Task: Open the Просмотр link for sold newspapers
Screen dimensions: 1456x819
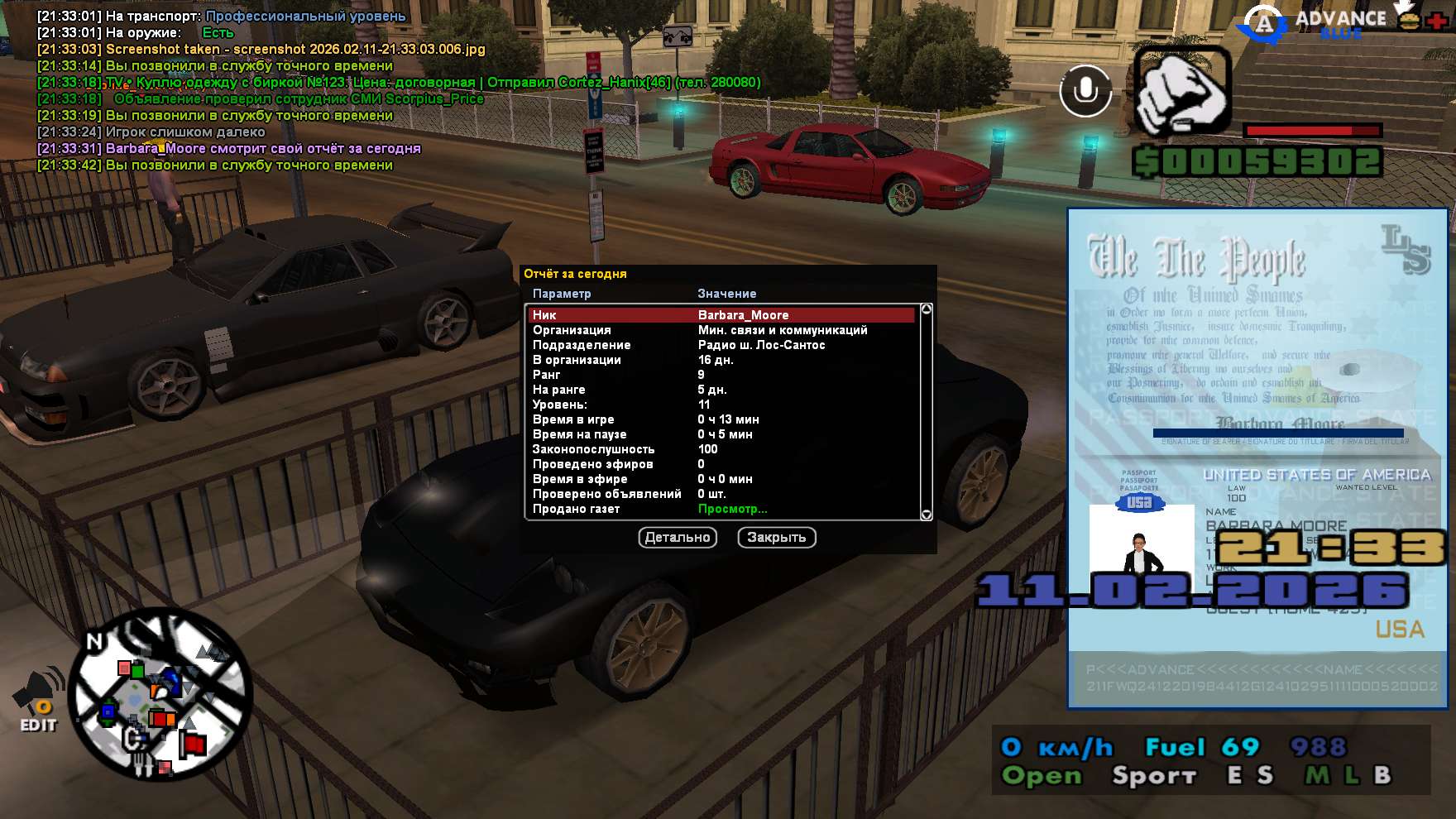Action: click(732, 509)
